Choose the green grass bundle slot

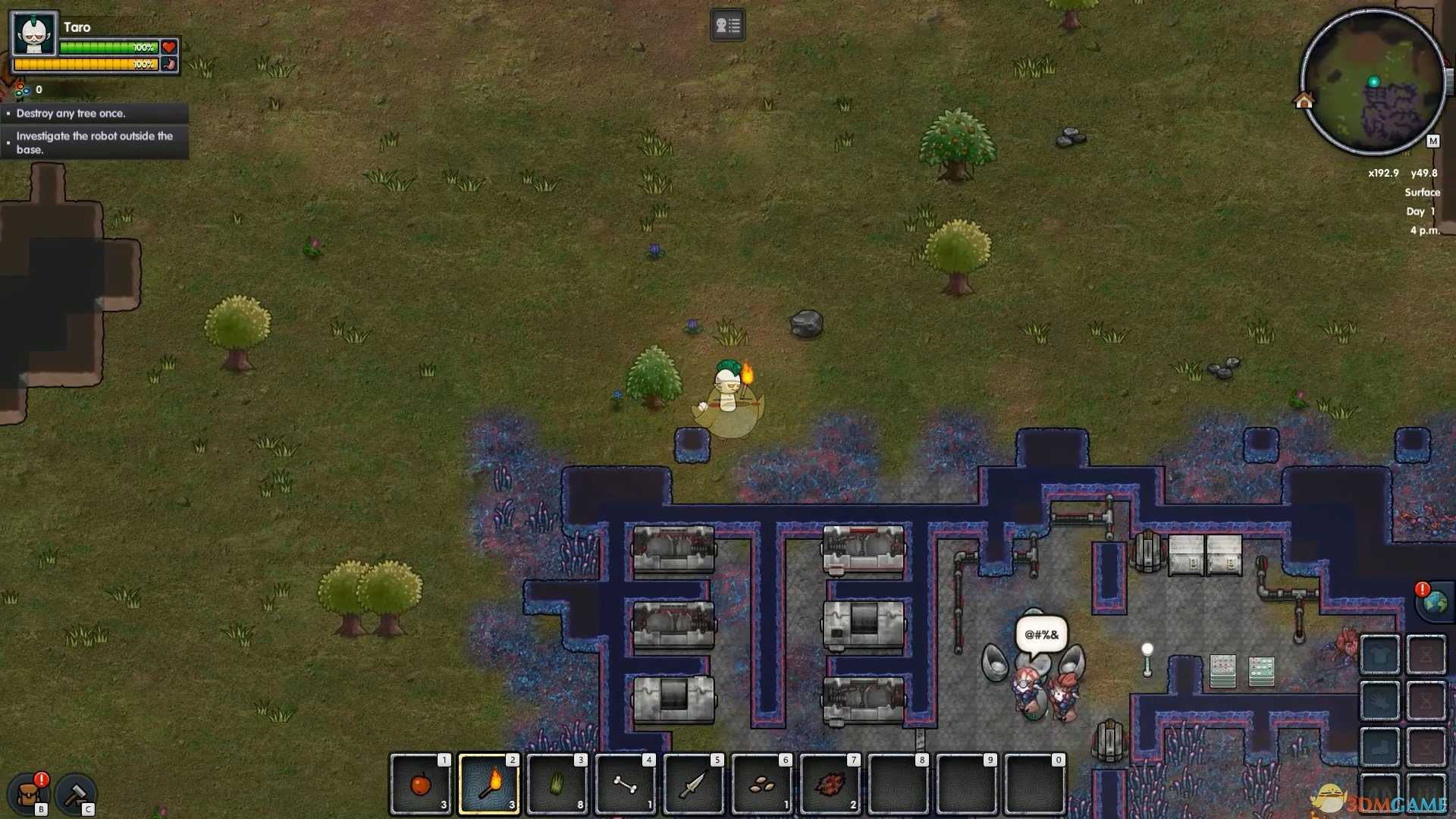557,783
